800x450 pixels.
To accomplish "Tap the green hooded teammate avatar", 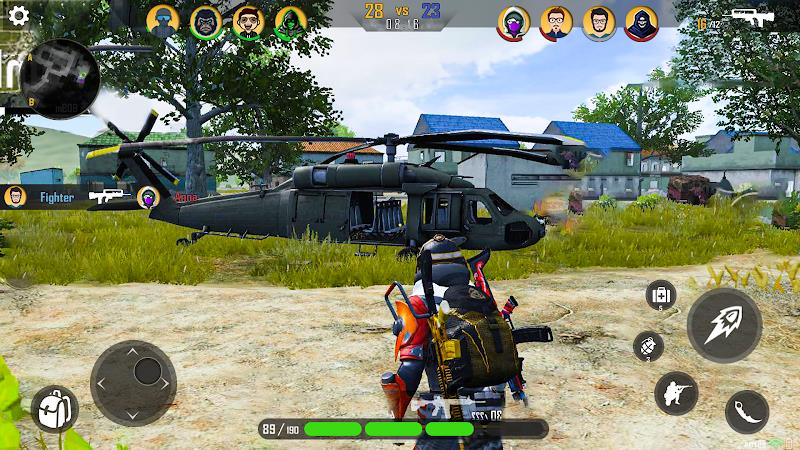I will tap(290, 22).
